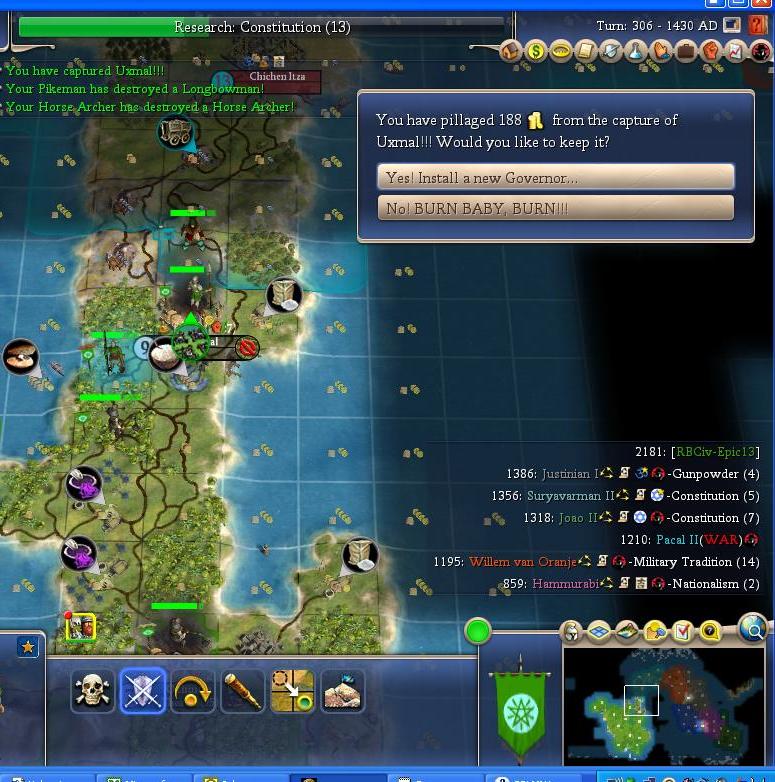Open the Religion Advisor praying hands icon
This screenshot has height=782, width=775.
(x=661, y=51)
